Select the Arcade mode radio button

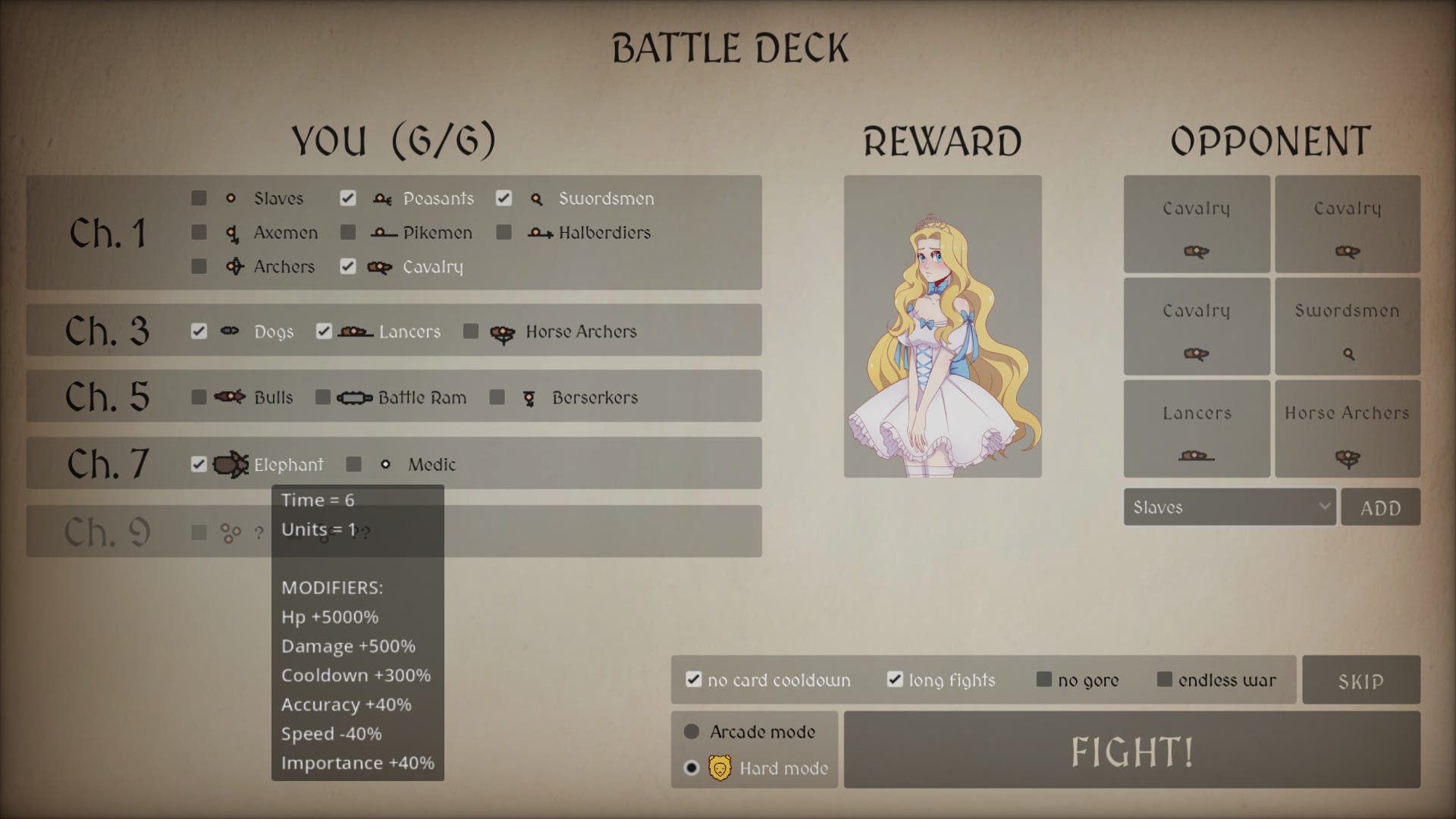[691, 732]
